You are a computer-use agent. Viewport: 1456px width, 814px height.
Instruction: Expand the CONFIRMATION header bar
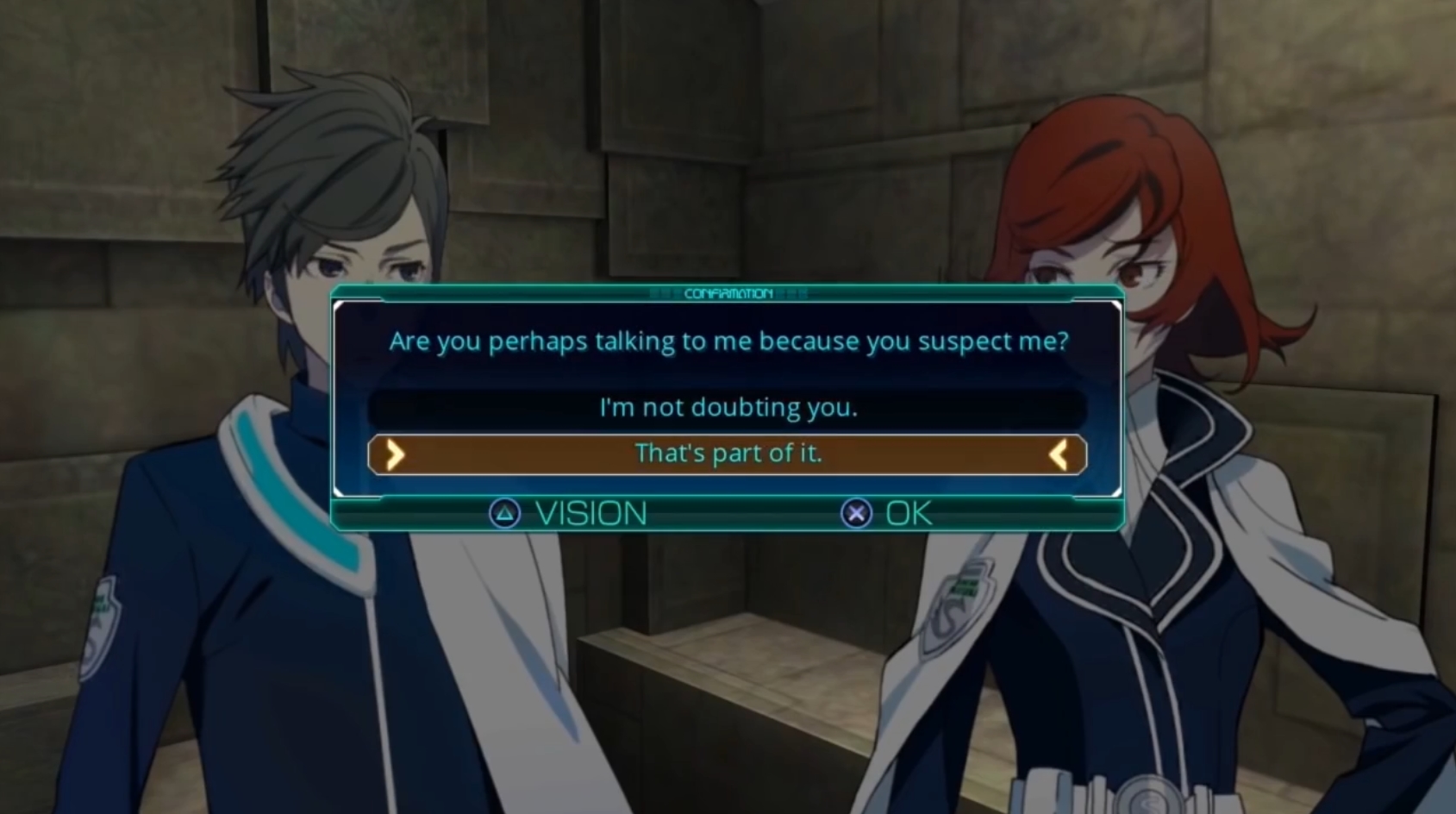pyautogui.click(x=728, y=293)
